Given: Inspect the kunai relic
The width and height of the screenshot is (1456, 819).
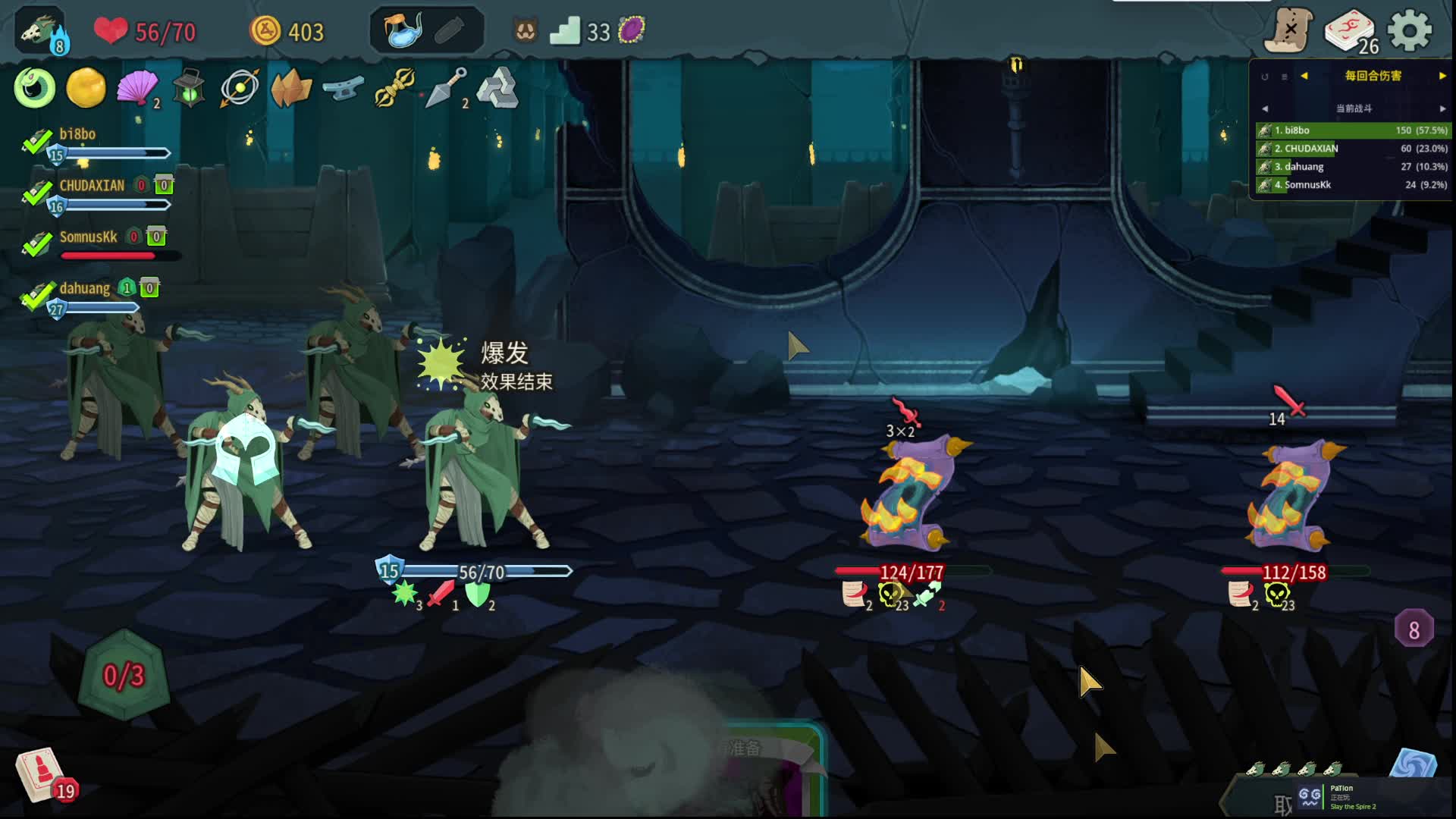Looking at the screenshot, I should click(x=446, y=88).
